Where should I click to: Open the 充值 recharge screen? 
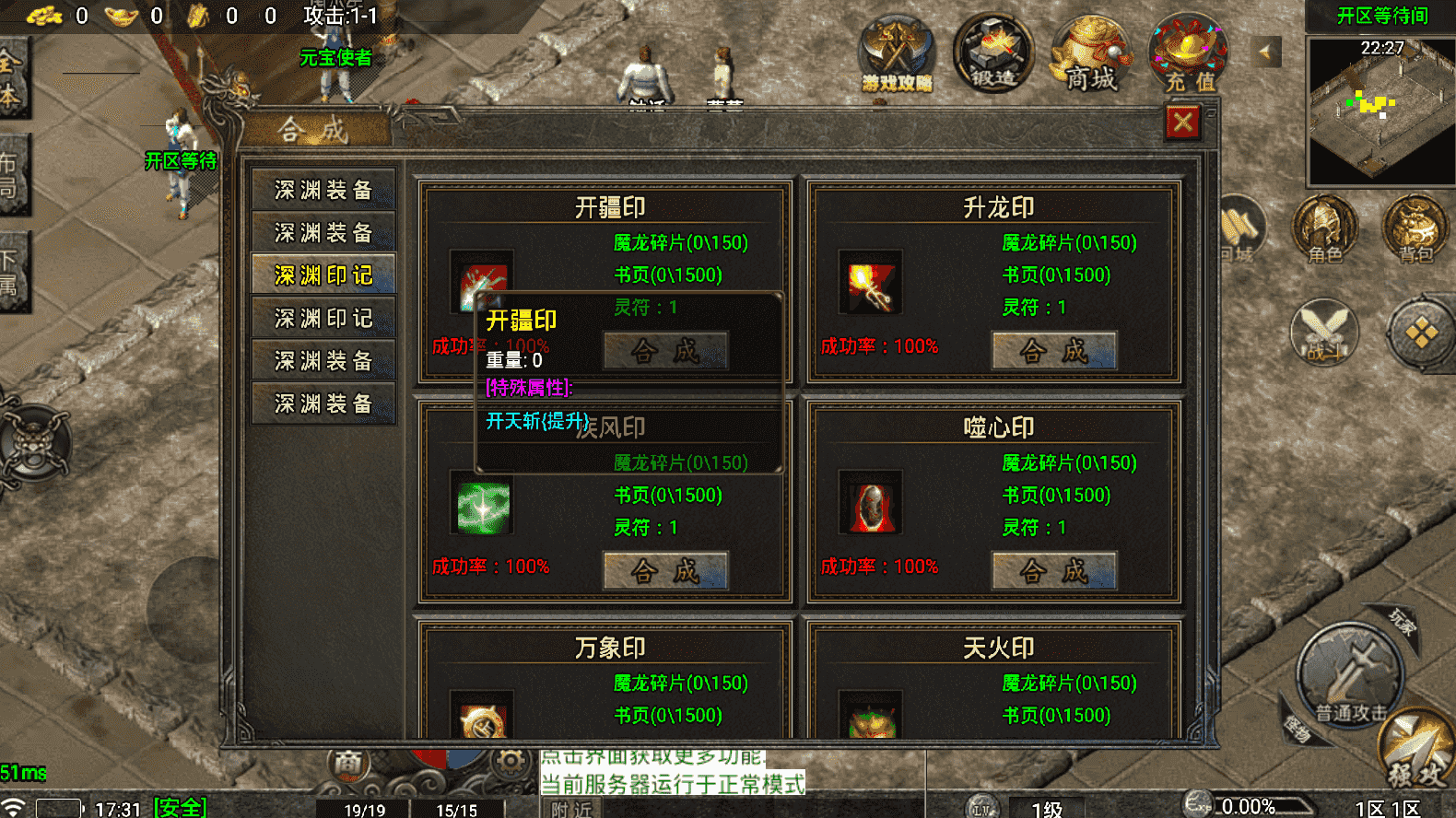tap(1189, 55)
